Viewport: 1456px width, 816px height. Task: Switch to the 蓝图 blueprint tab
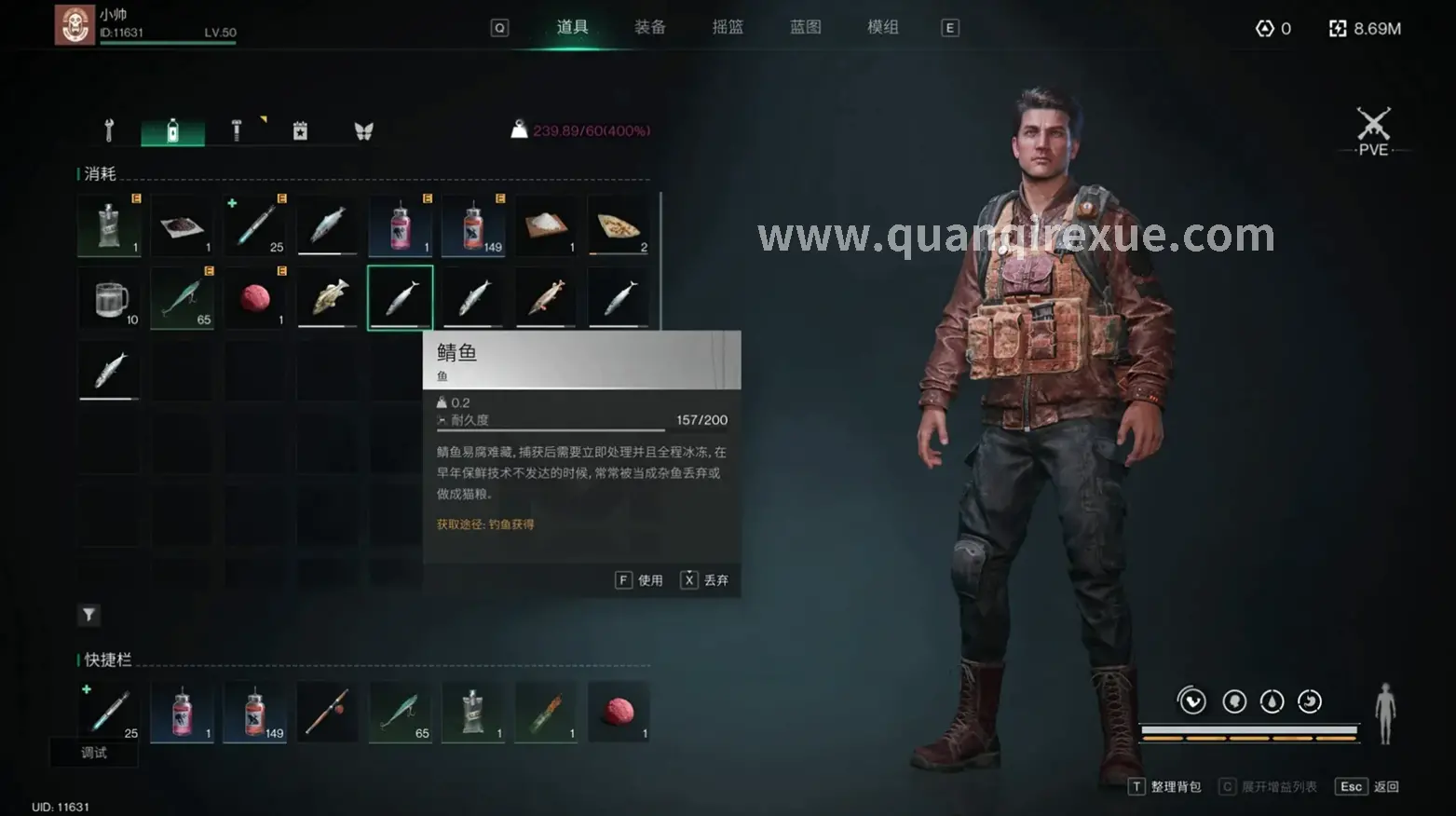point(805,27)
